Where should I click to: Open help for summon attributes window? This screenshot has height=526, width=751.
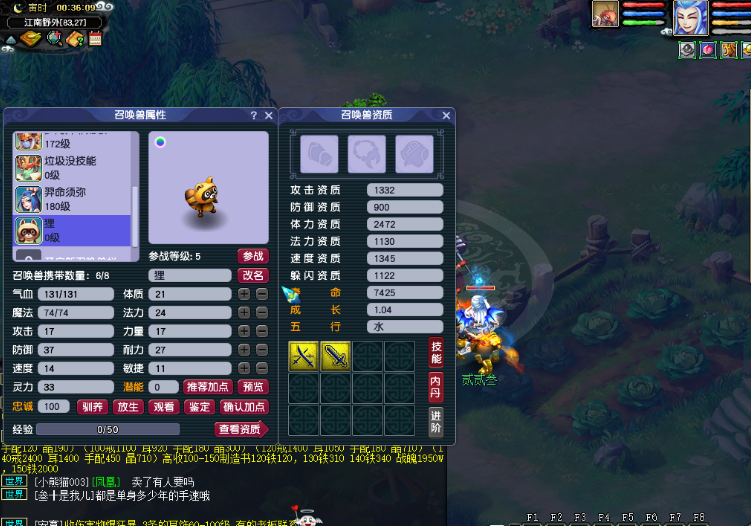pyautogui.click(x=253, y=116)
